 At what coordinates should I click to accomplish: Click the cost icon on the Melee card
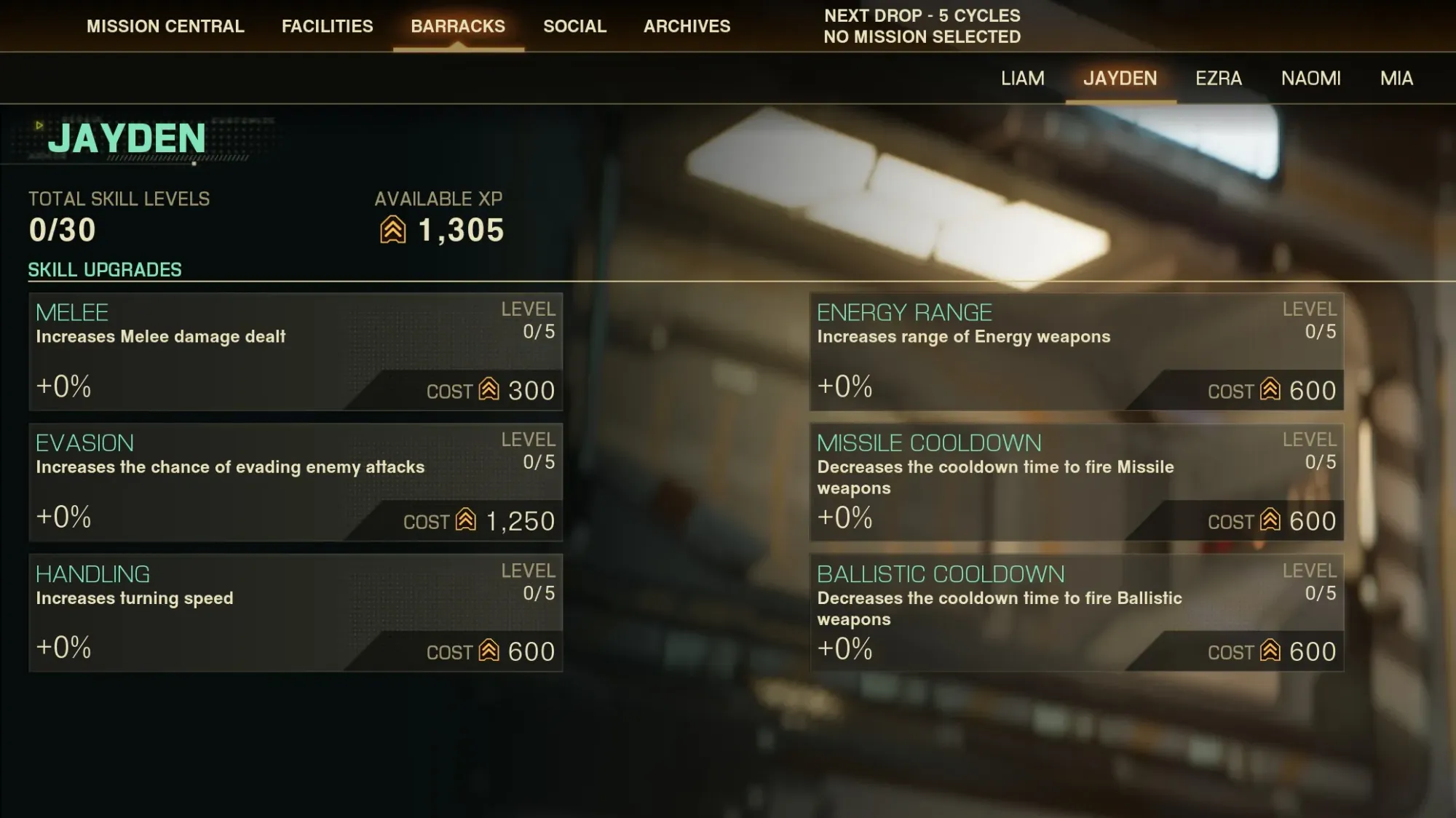489,391
